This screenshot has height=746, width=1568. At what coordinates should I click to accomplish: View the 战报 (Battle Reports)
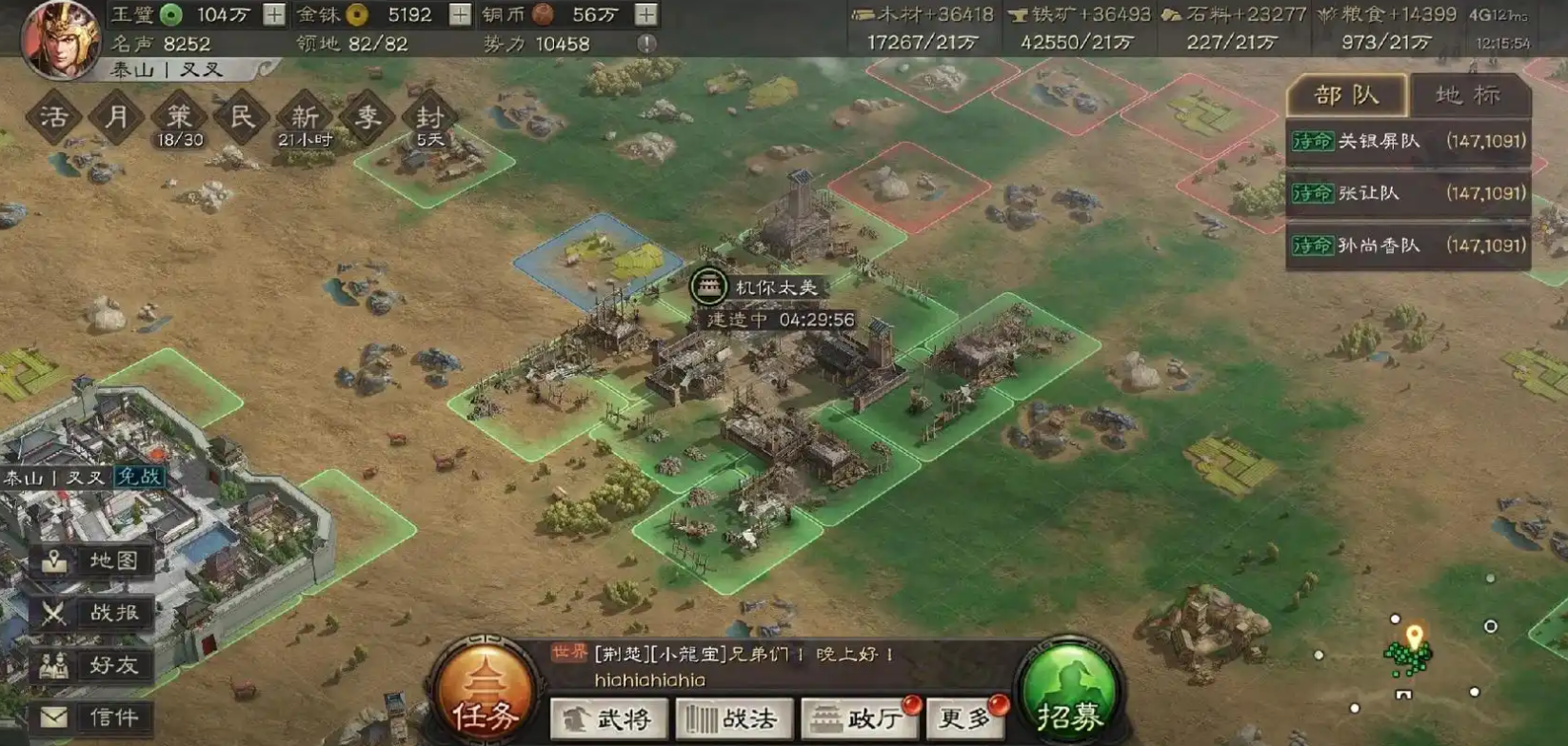92,613
